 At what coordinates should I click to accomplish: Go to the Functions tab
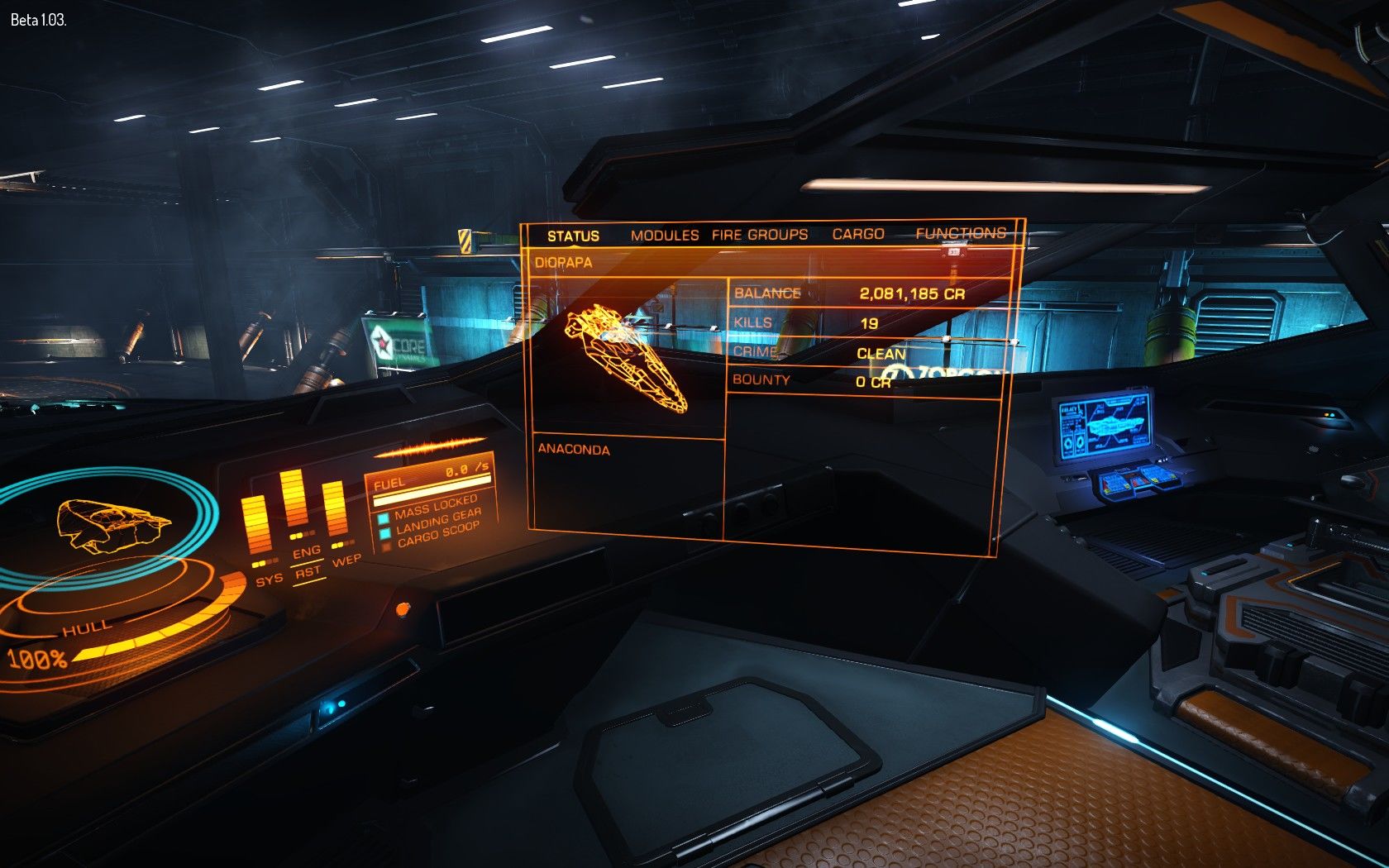click(961, 233)
